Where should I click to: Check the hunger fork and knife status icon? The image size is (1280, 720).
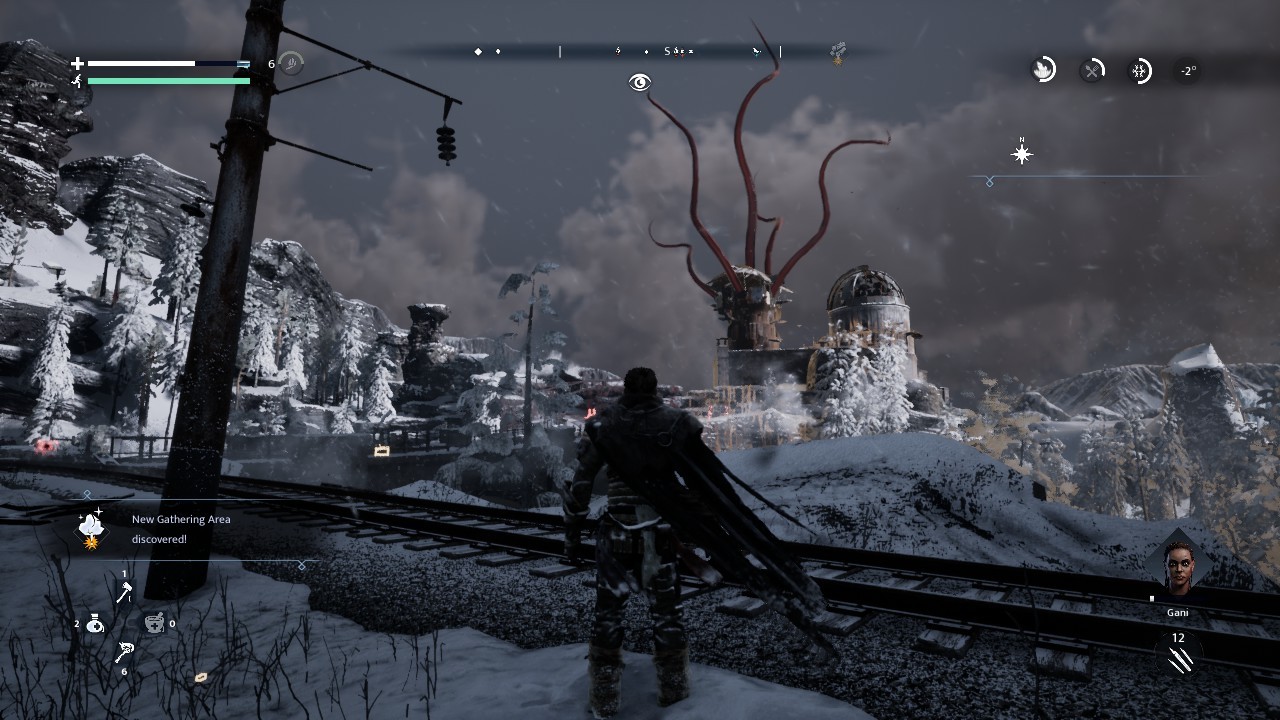[x=1092, y=70]
